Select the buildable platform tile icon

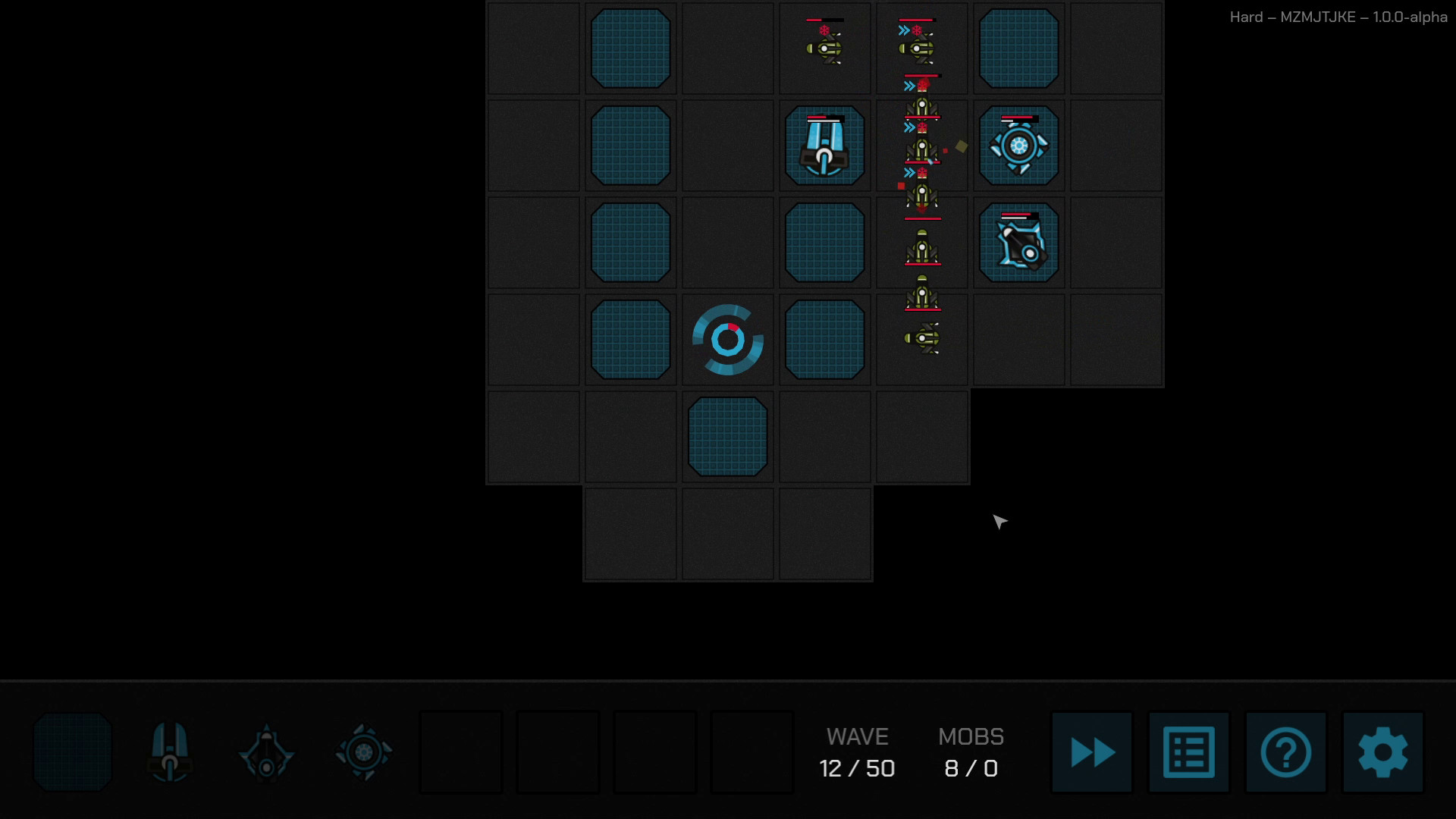tap(72, 752)
